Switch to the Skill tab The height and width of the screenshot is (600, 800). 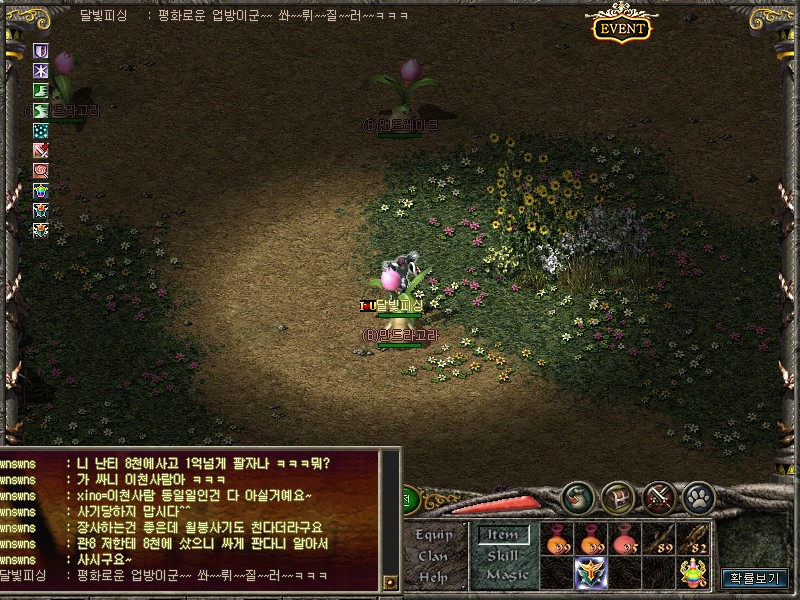point(502,555)
